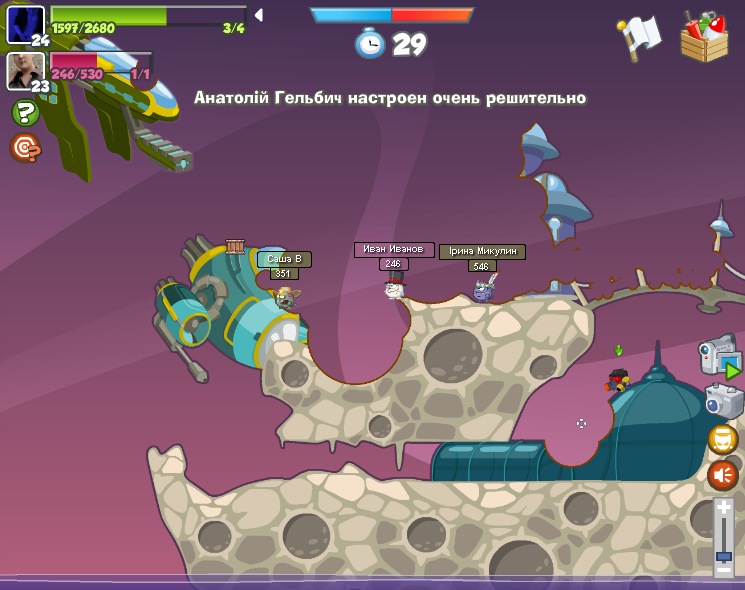Select the blue team avatar
Image resolution: width=745 pixels, height=590 pixels.
[25, 23]
